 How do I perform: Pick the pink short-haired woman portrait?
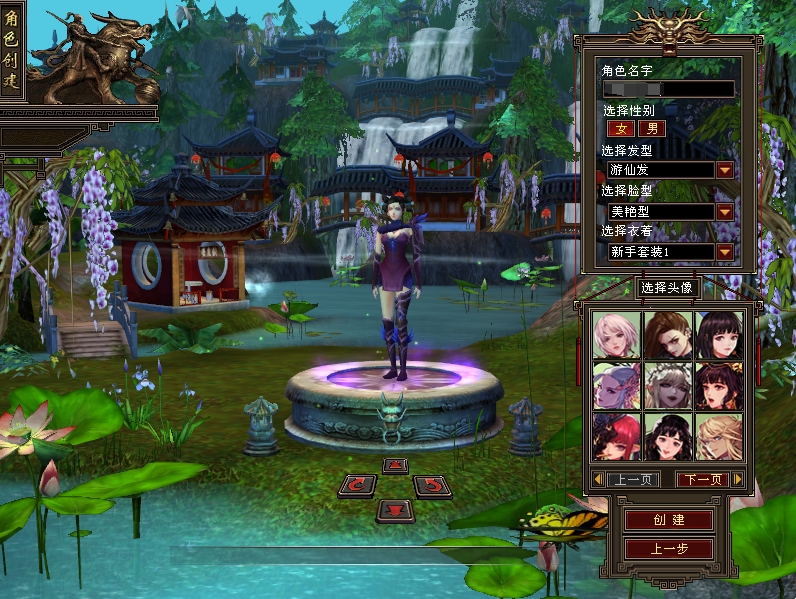click(x=616, y=335)
